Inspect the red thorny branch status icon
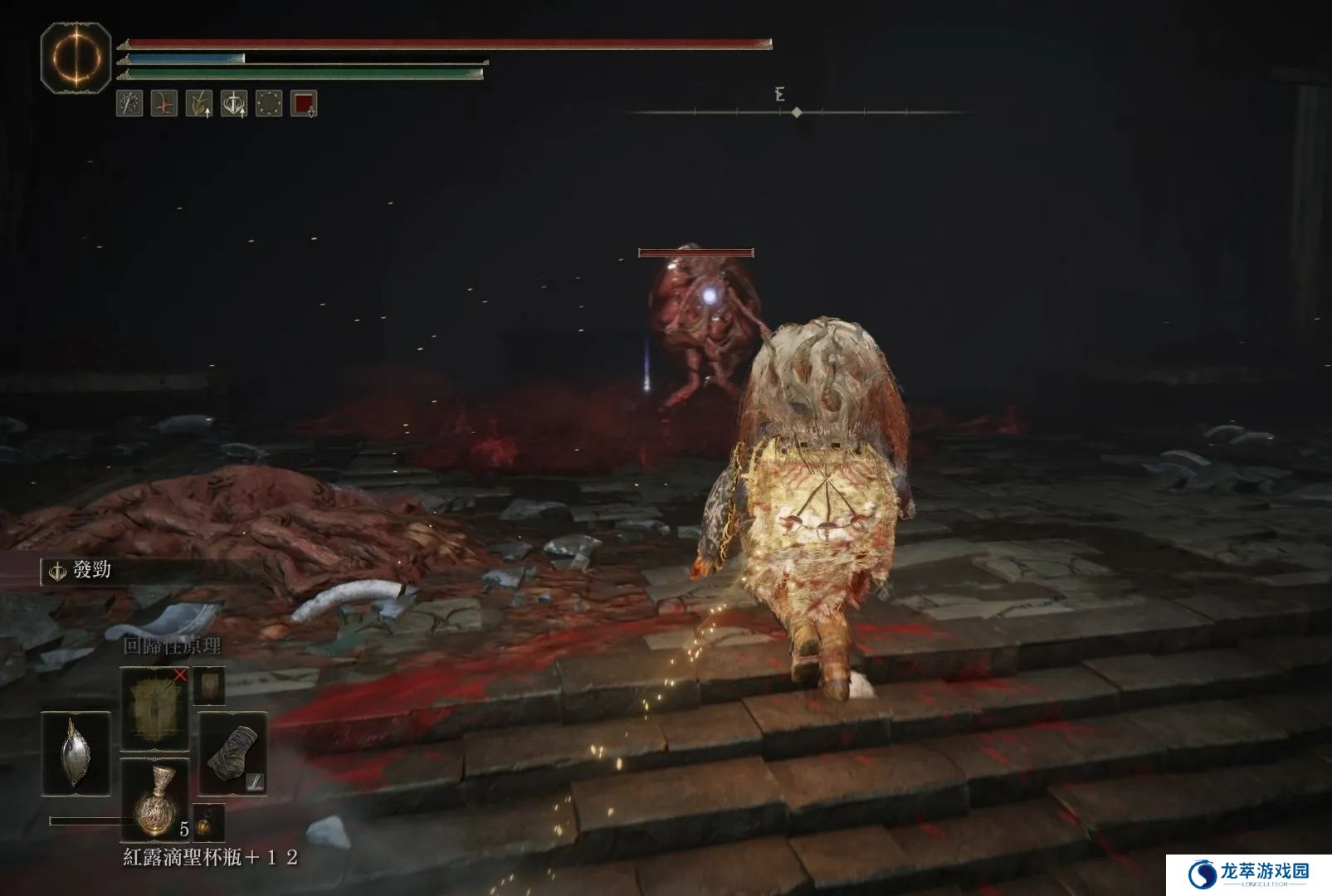Screen dimensions: 1332x896 pos(164,104)
